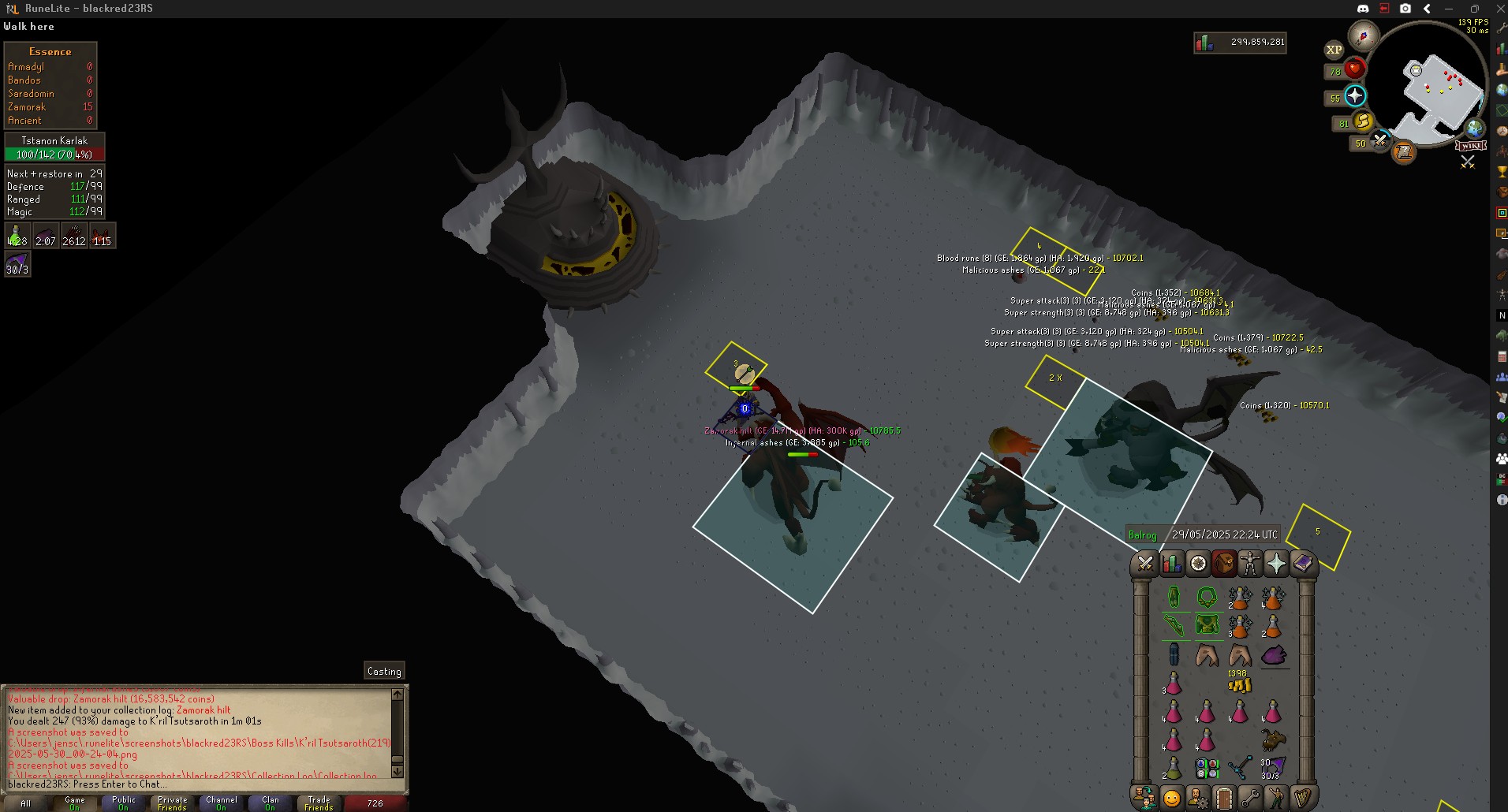This screenshot has height=812, width=1508.
Task: Open the Combat Options tab
Action: 1145,564
